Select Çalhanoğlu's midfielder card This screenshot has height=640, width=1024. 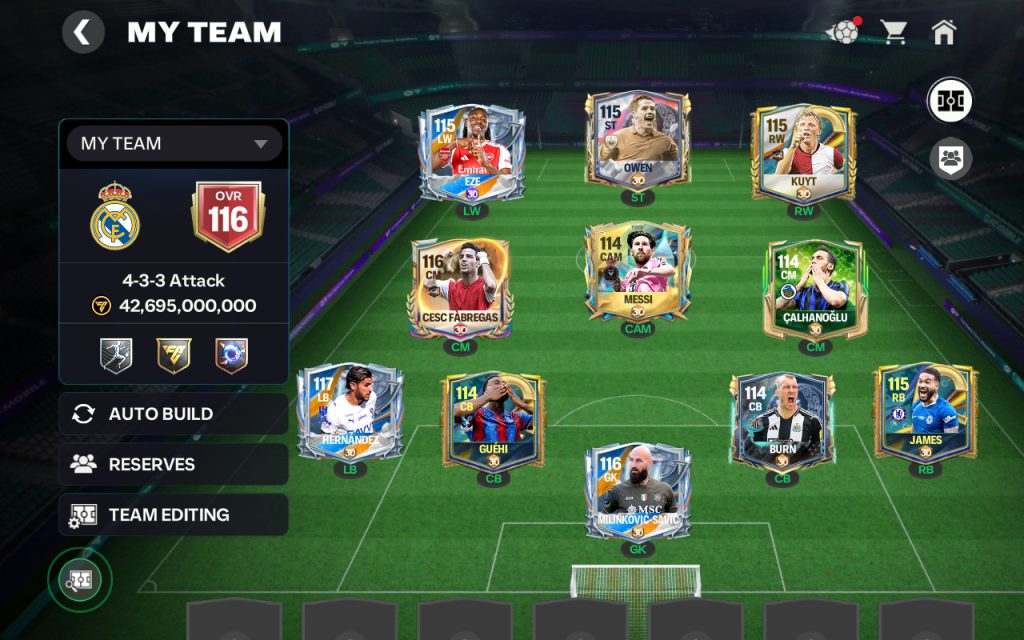(x=815, y=289)
